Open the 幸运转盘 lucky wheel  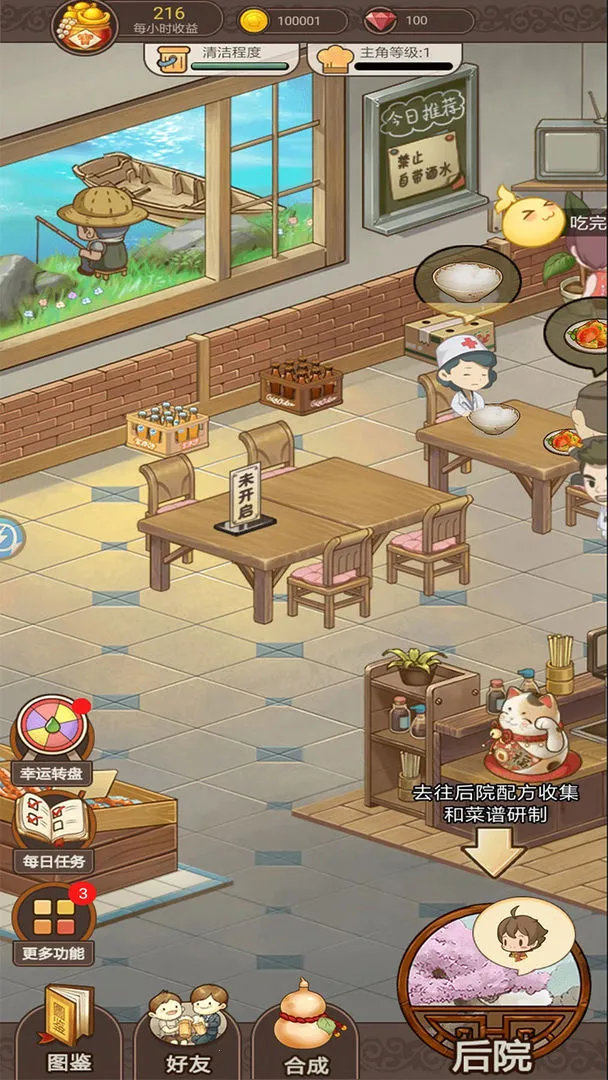pos(51,737)
